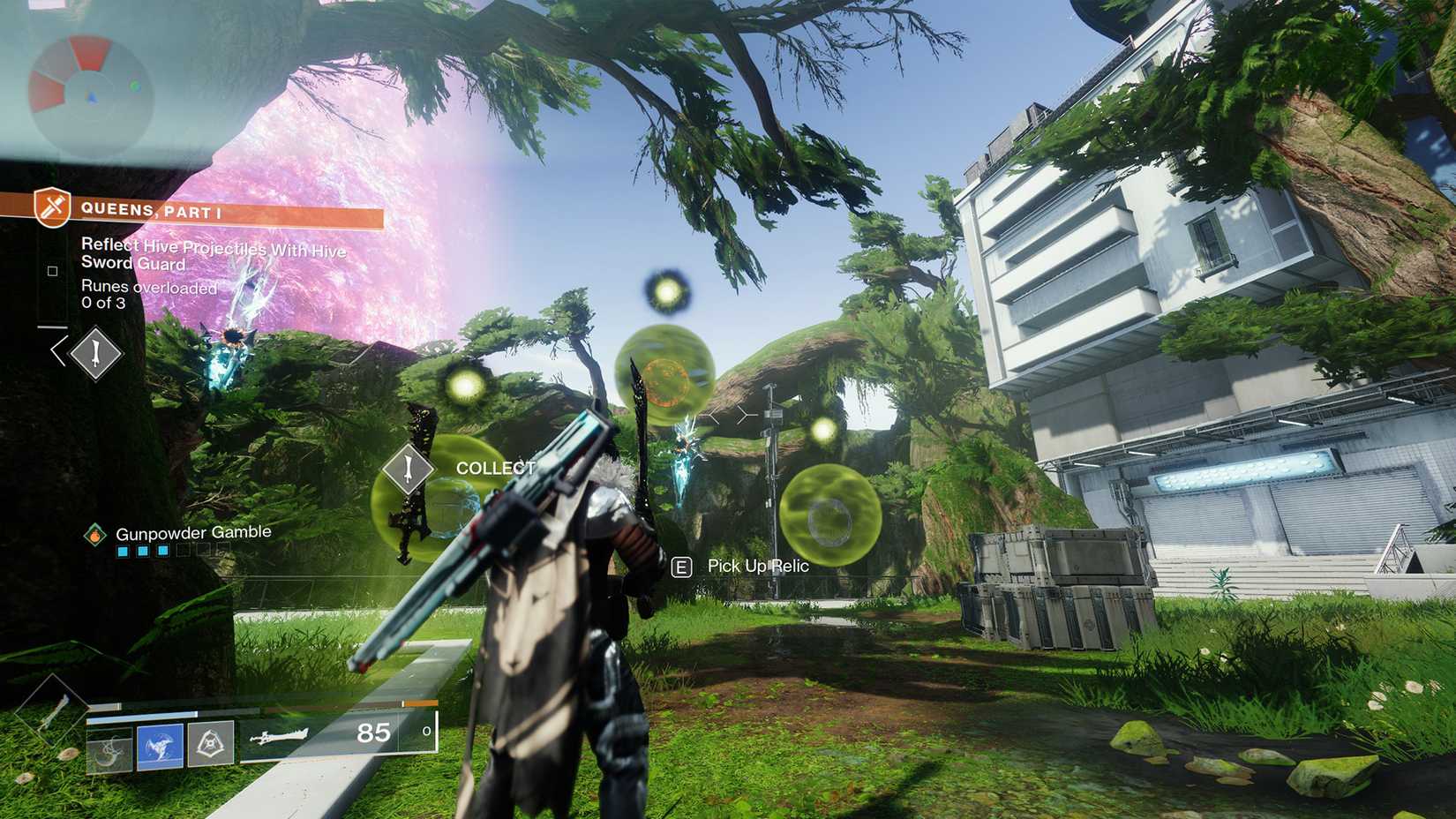This screenshot has height=819, width=1456.
Task: Click the QUEENS, PART I banner title
Action: point(152,211)
